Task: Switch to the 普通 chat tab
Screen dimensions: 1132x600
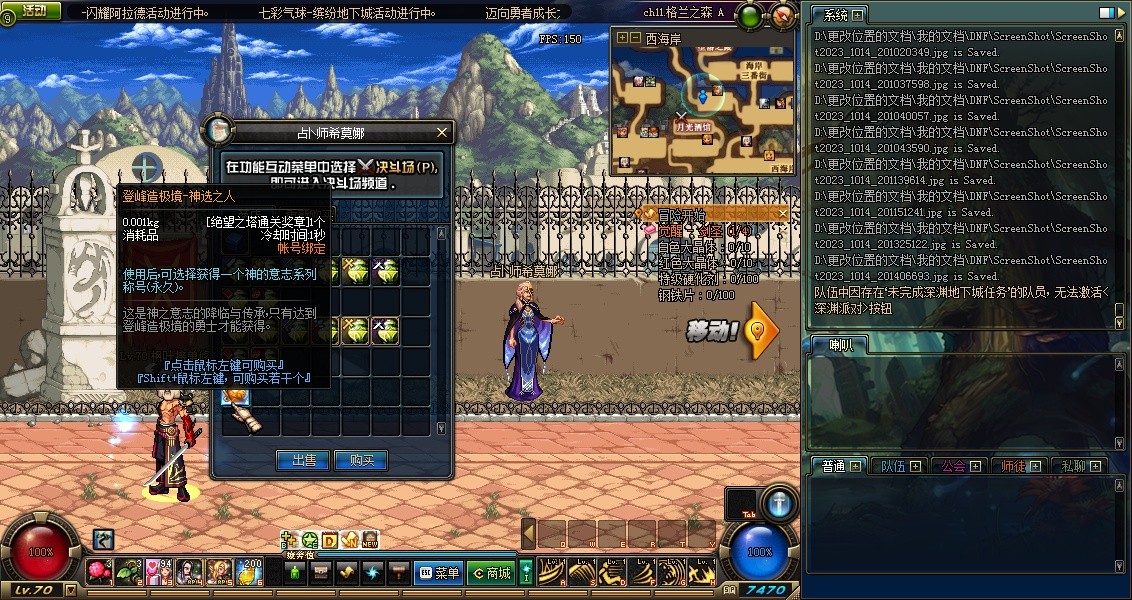Action: [x=834, y=466]
